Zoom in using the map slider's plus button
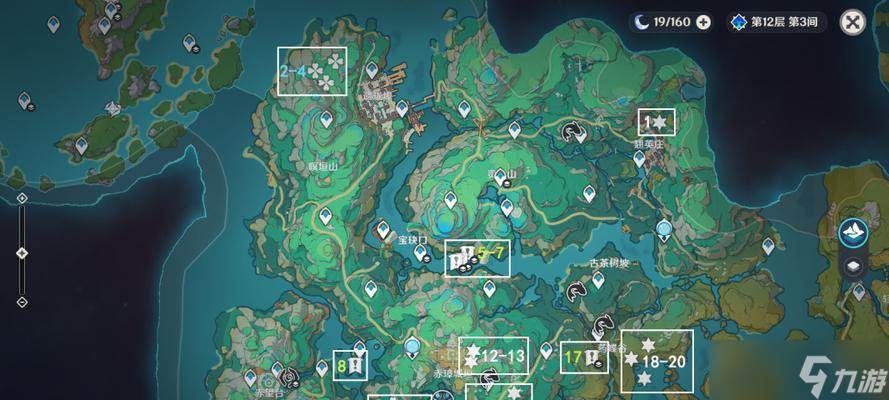 22,199
